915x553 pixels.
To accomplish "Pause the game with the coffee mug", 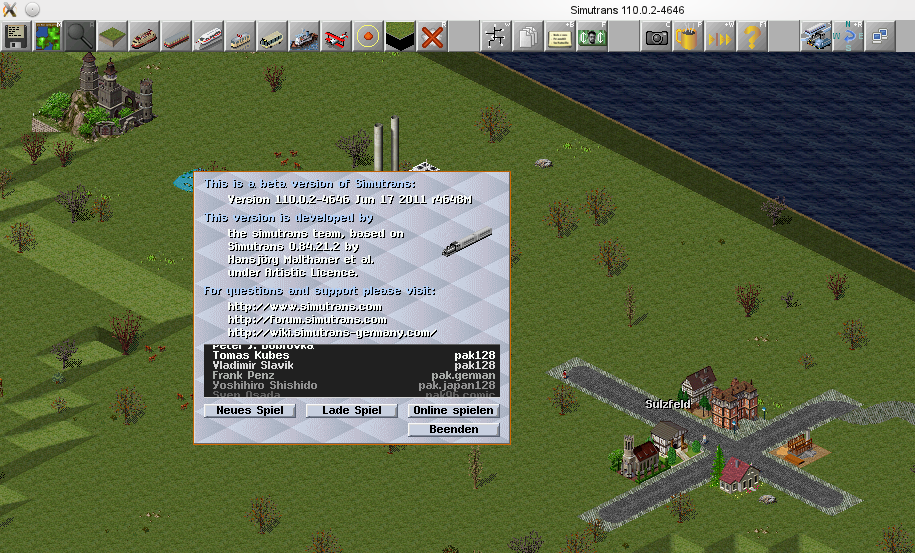I will pyautogui.click(x=688, y=37).
